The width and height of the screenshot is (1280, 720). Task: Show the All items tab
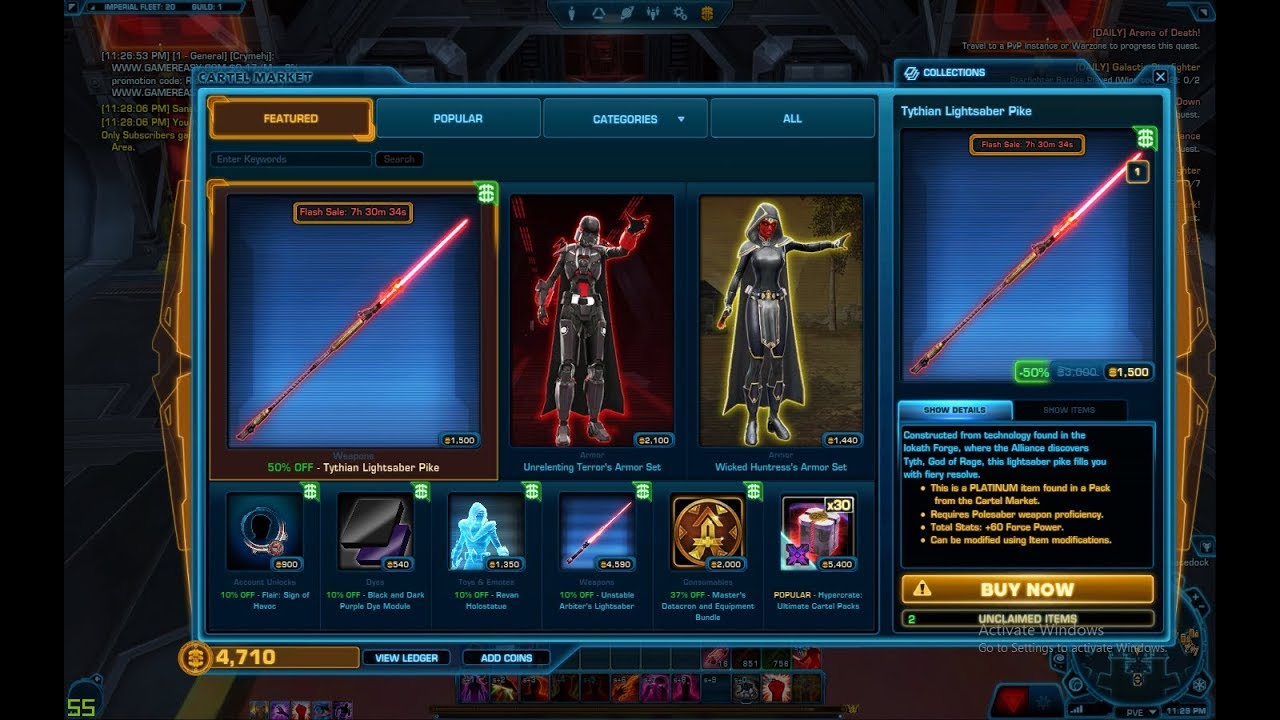tap(792, 119)
